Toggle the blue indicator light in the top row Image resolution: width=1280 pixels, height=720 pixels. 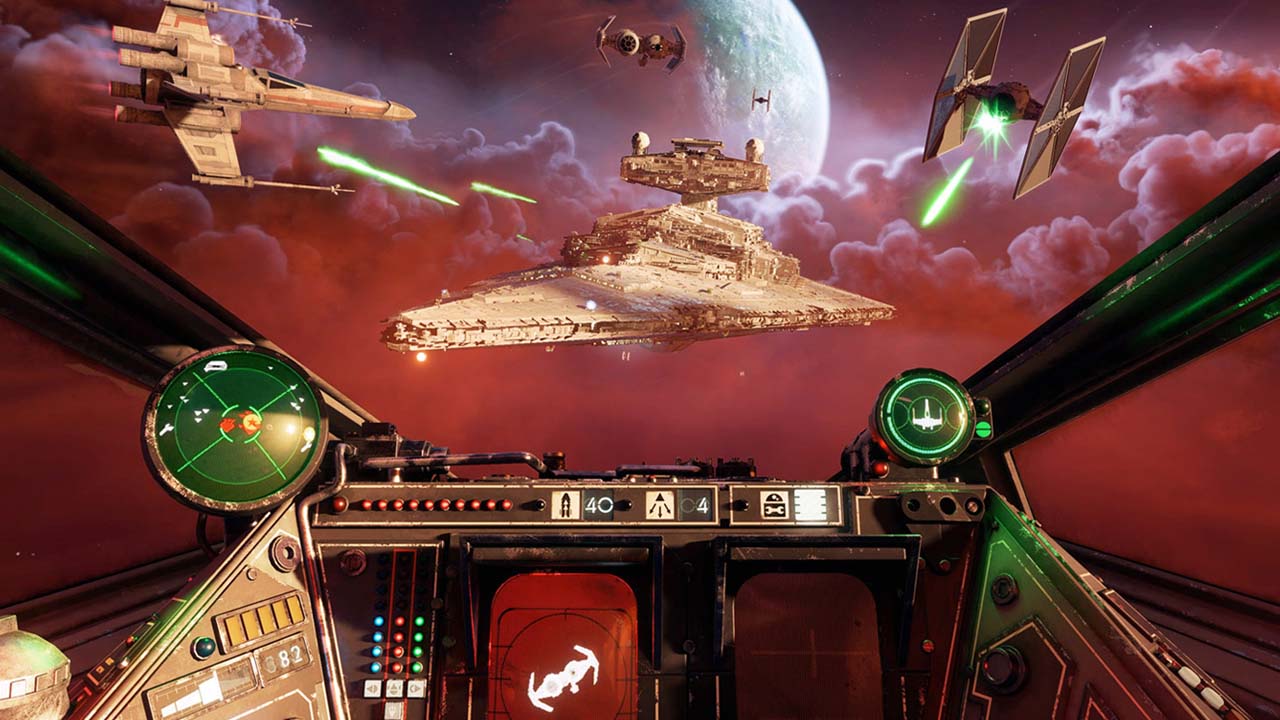(x=378, y=621)
